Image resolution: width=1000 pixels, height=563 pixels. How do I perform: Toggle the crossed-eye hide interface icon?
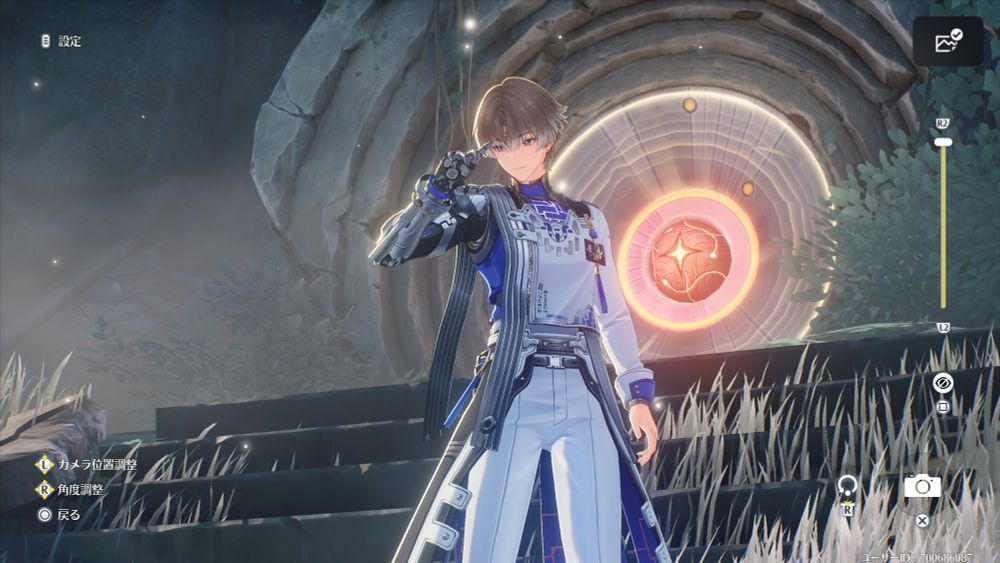click(942, 383)
